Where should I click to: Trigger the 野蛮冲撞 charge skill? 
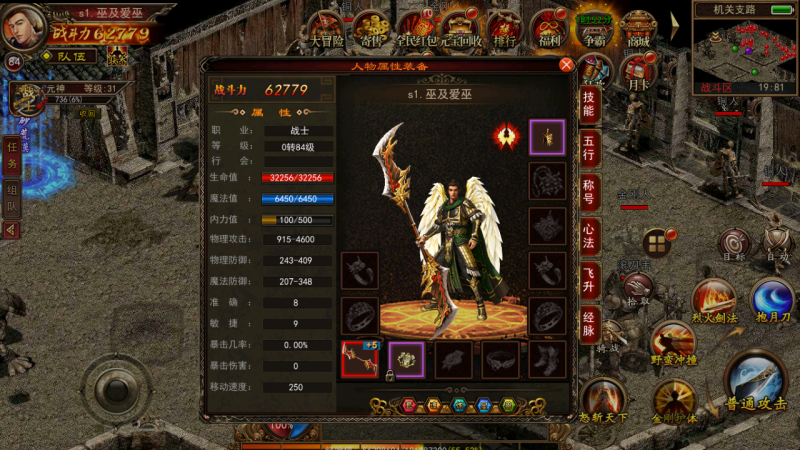[672, 343]
